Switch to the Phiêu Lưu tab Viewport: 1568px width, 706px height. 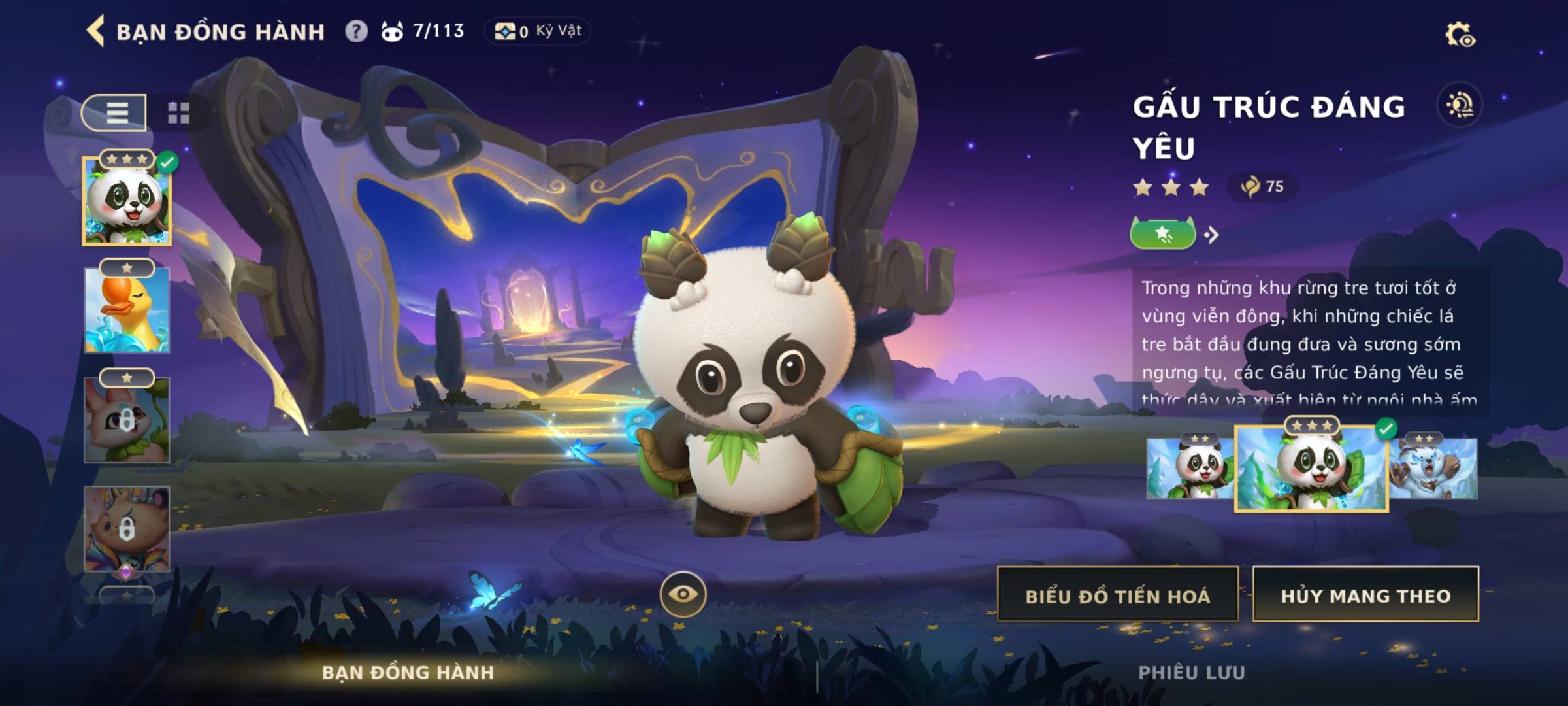point(1191,673)
